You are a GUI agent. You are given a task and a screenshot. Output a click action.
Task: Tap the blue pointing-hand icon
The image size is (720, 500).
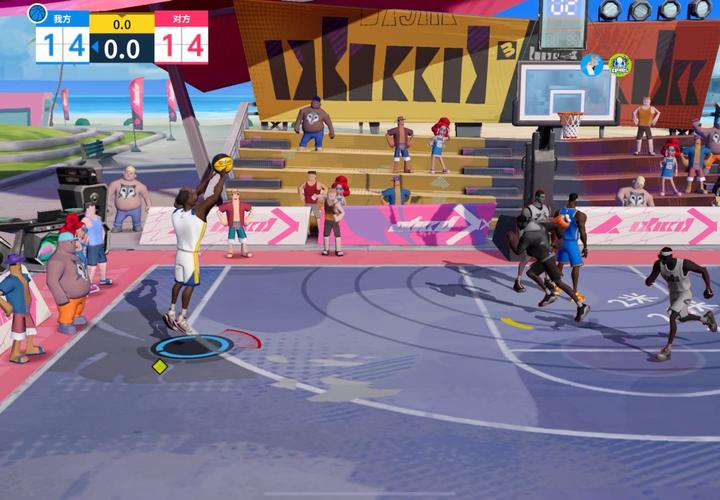pyautogui.click(x=592, y=65)
